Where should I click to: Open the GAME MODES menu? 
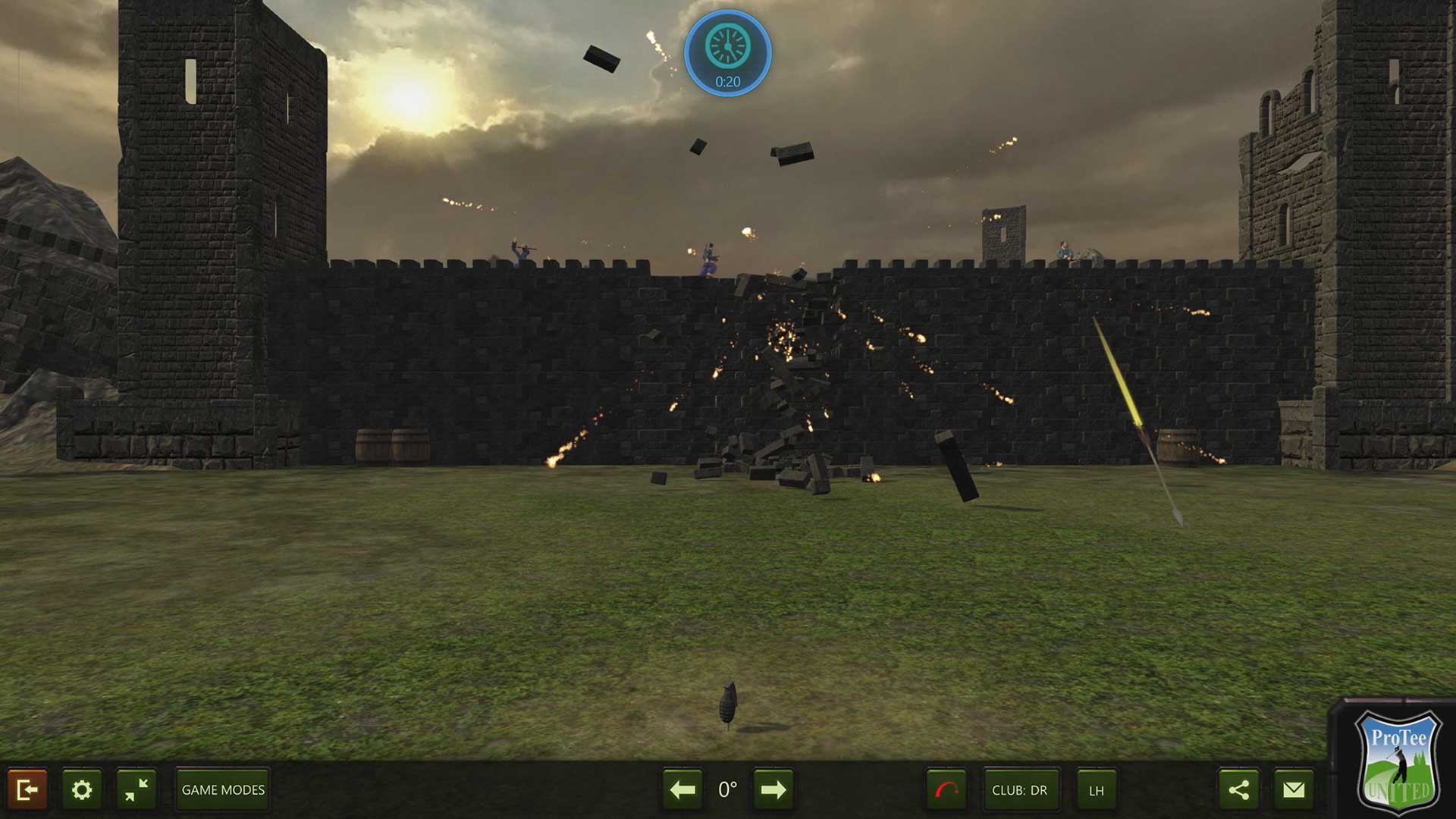[221, 789]
